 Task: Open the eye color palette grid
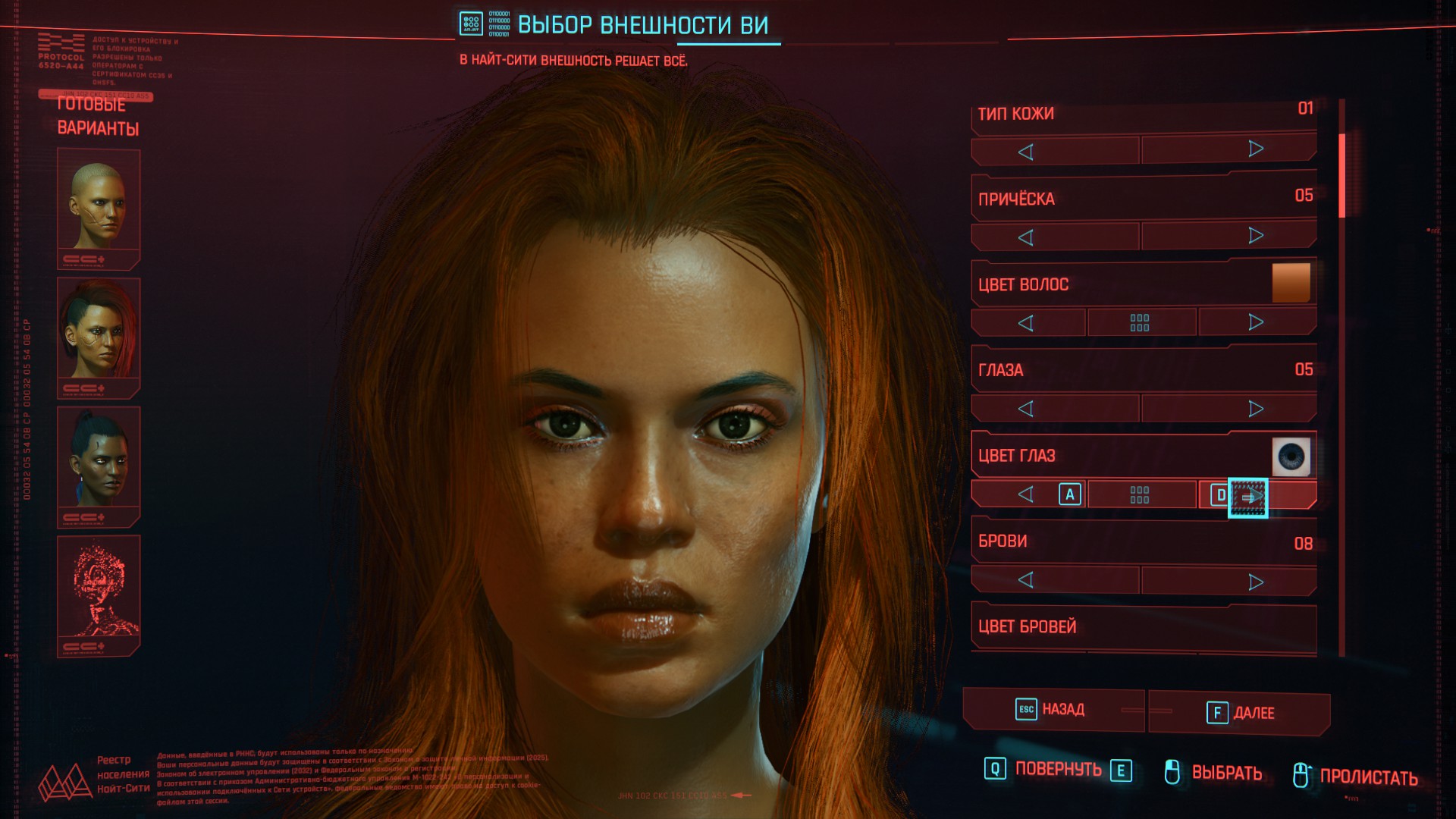1140,495
